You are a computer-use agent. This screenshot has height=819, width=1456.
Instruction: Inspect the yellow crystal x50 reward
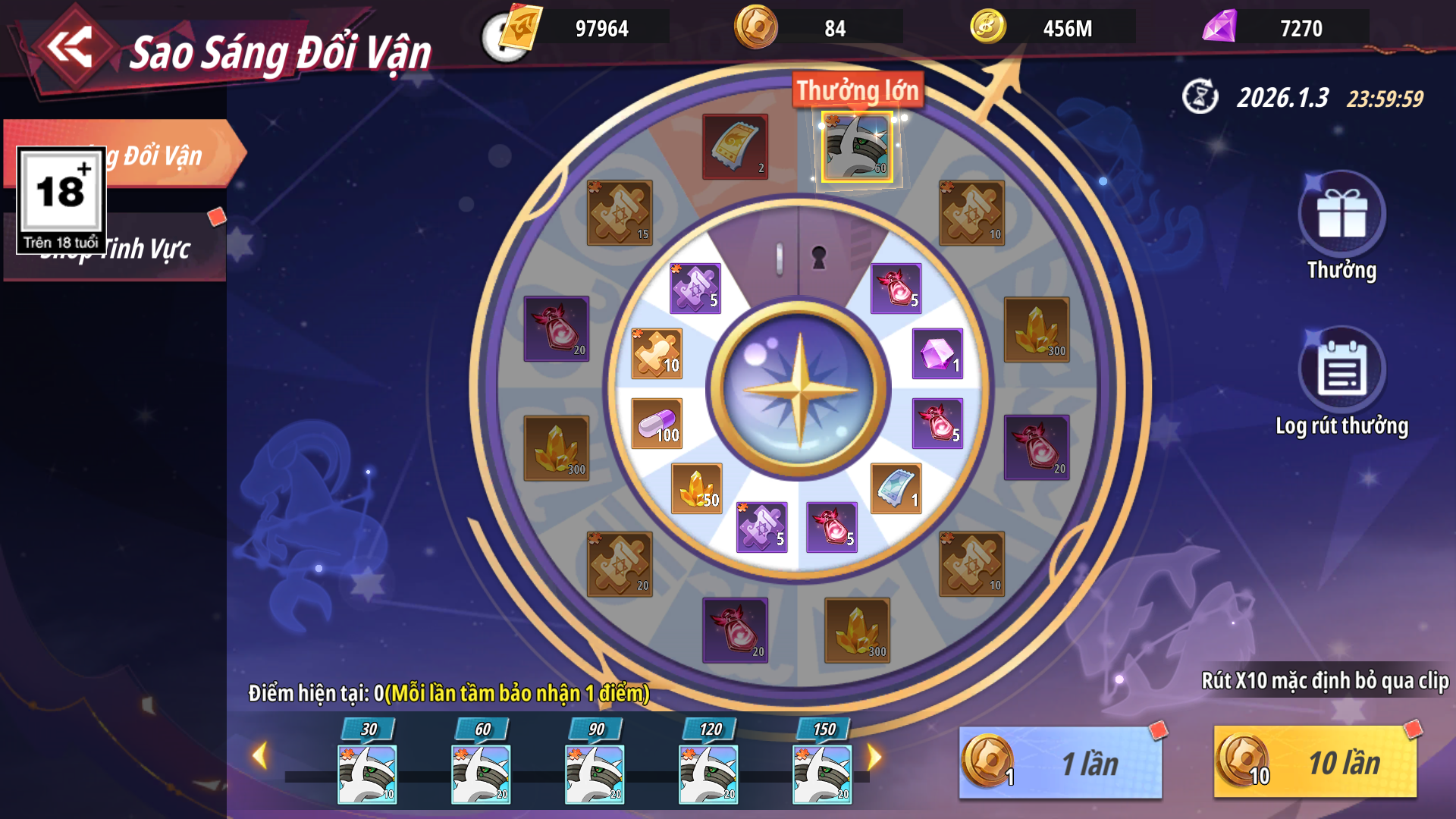click(x=697, y=488)
